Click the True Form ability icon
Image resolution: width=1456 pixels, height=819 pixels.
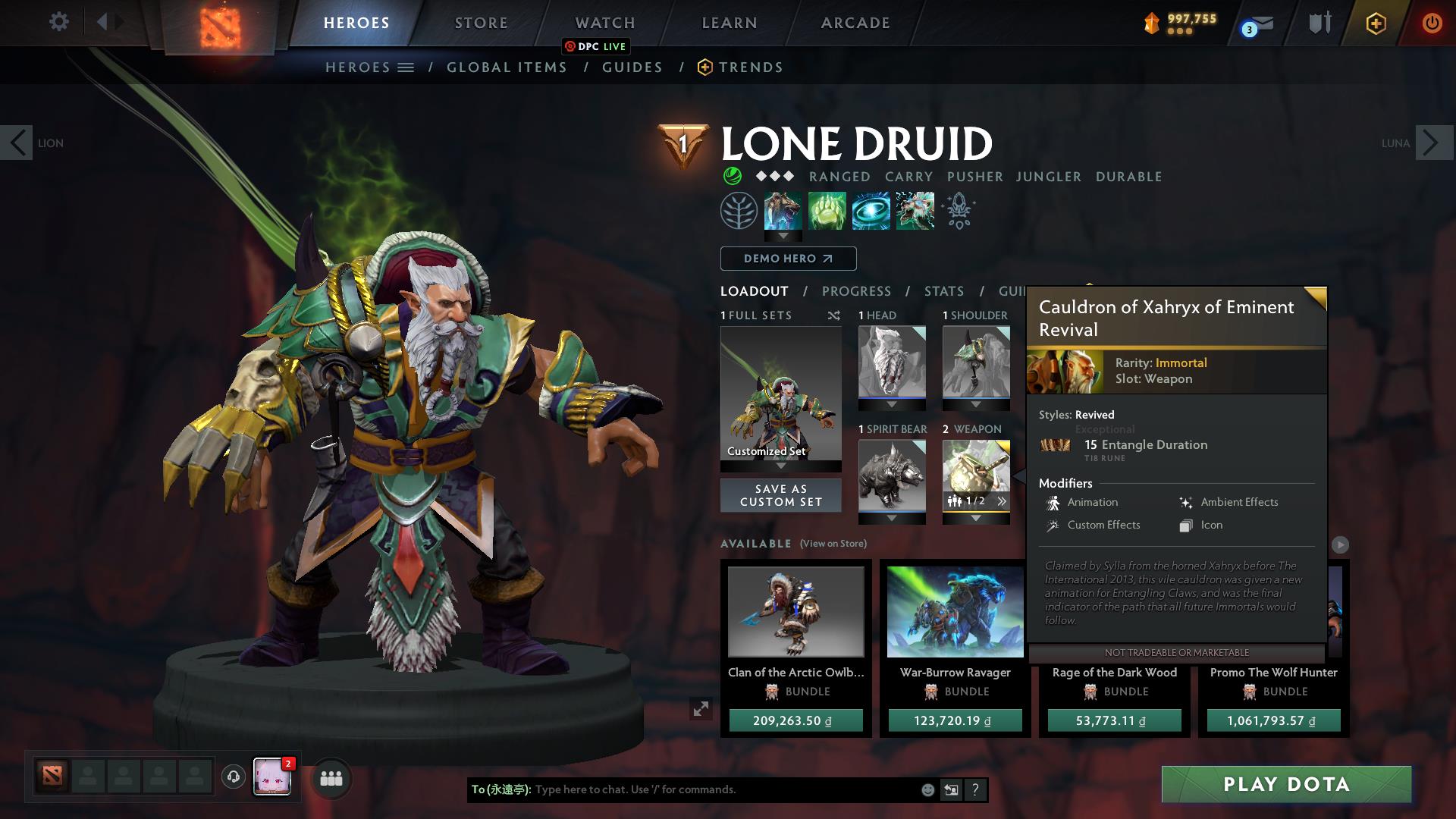[915, 211]
